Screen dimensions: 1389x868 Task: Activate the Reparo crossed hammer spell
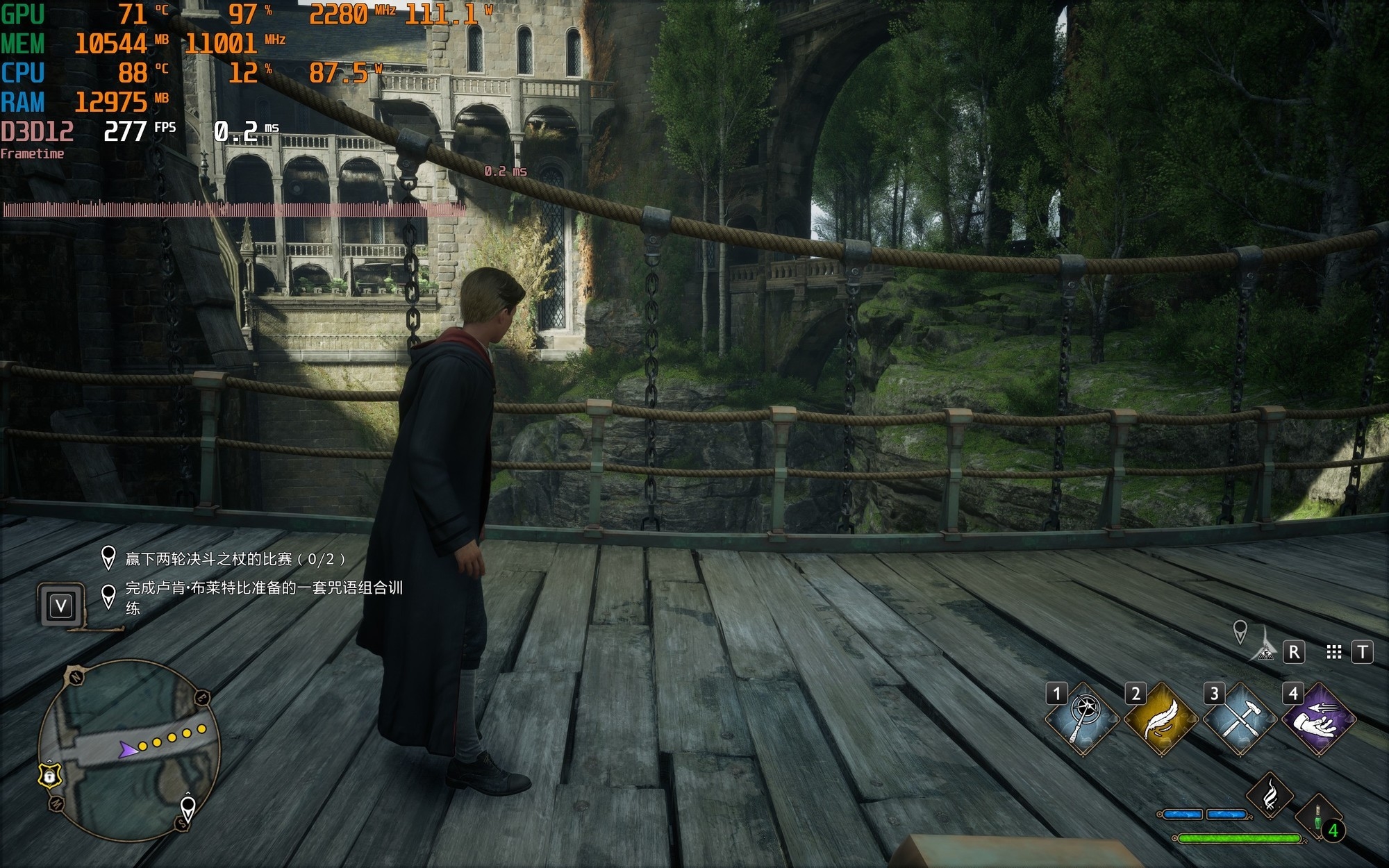coord(1240,719)
